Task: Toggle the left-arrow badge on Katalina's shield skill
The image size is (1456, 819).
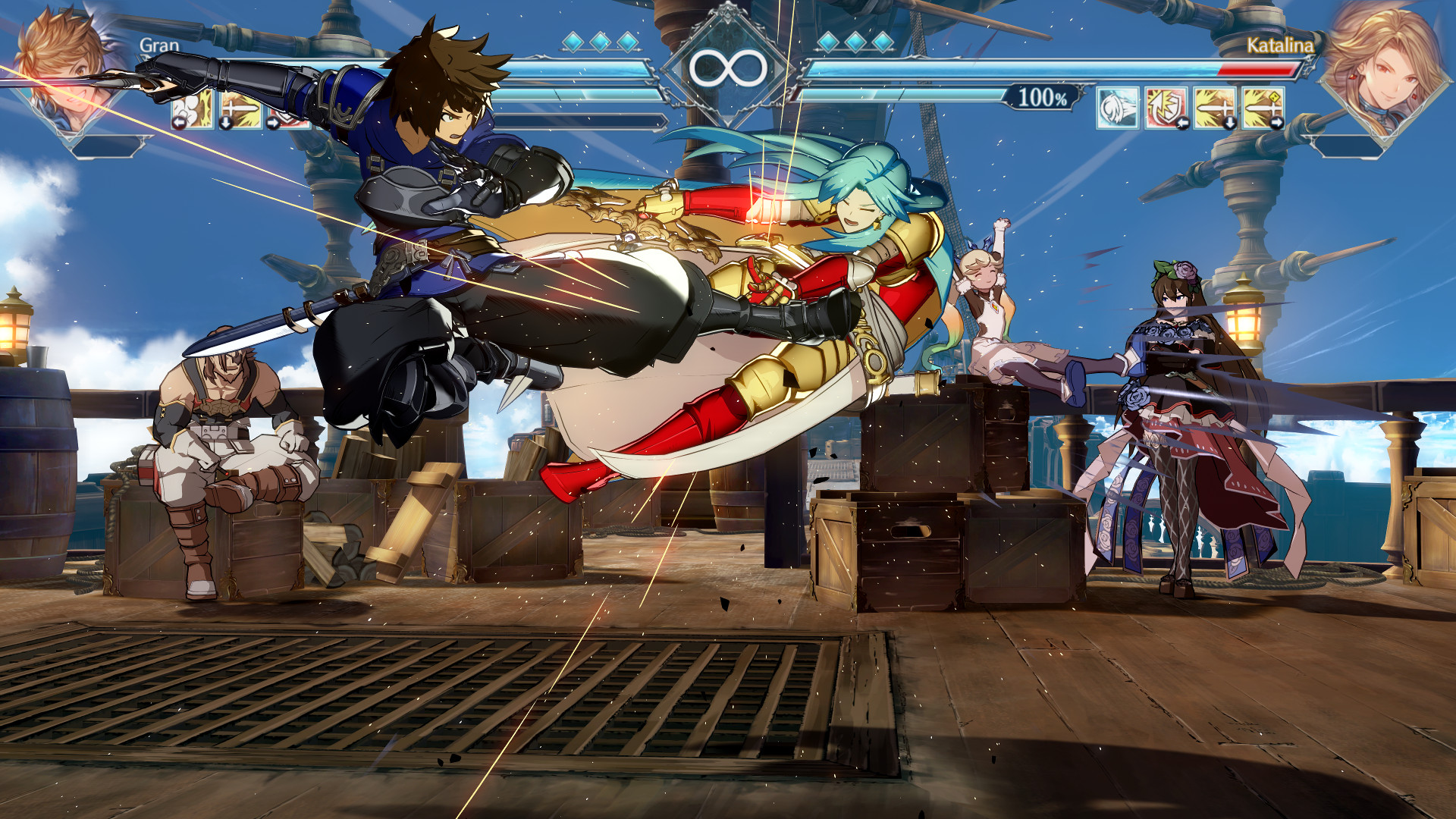Action: tap(1184, 123)
